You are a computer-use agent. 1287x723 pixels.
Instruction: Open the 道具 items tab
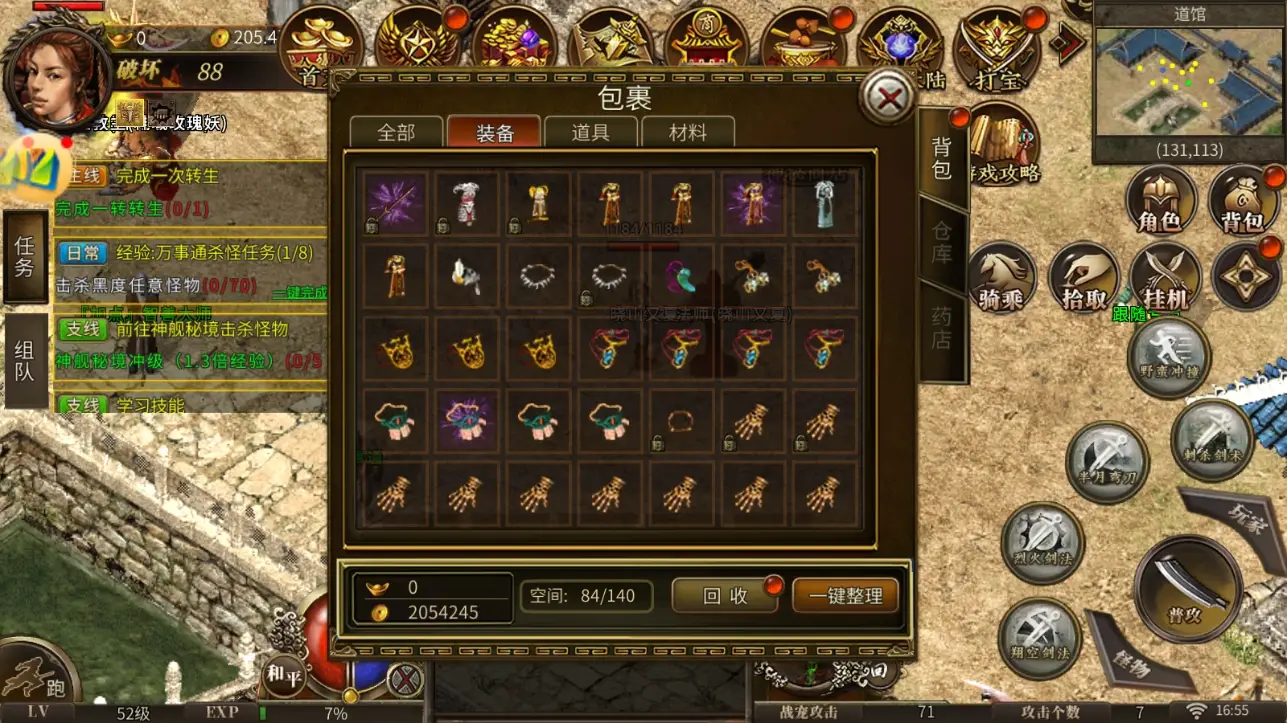[x=590, y=132]
